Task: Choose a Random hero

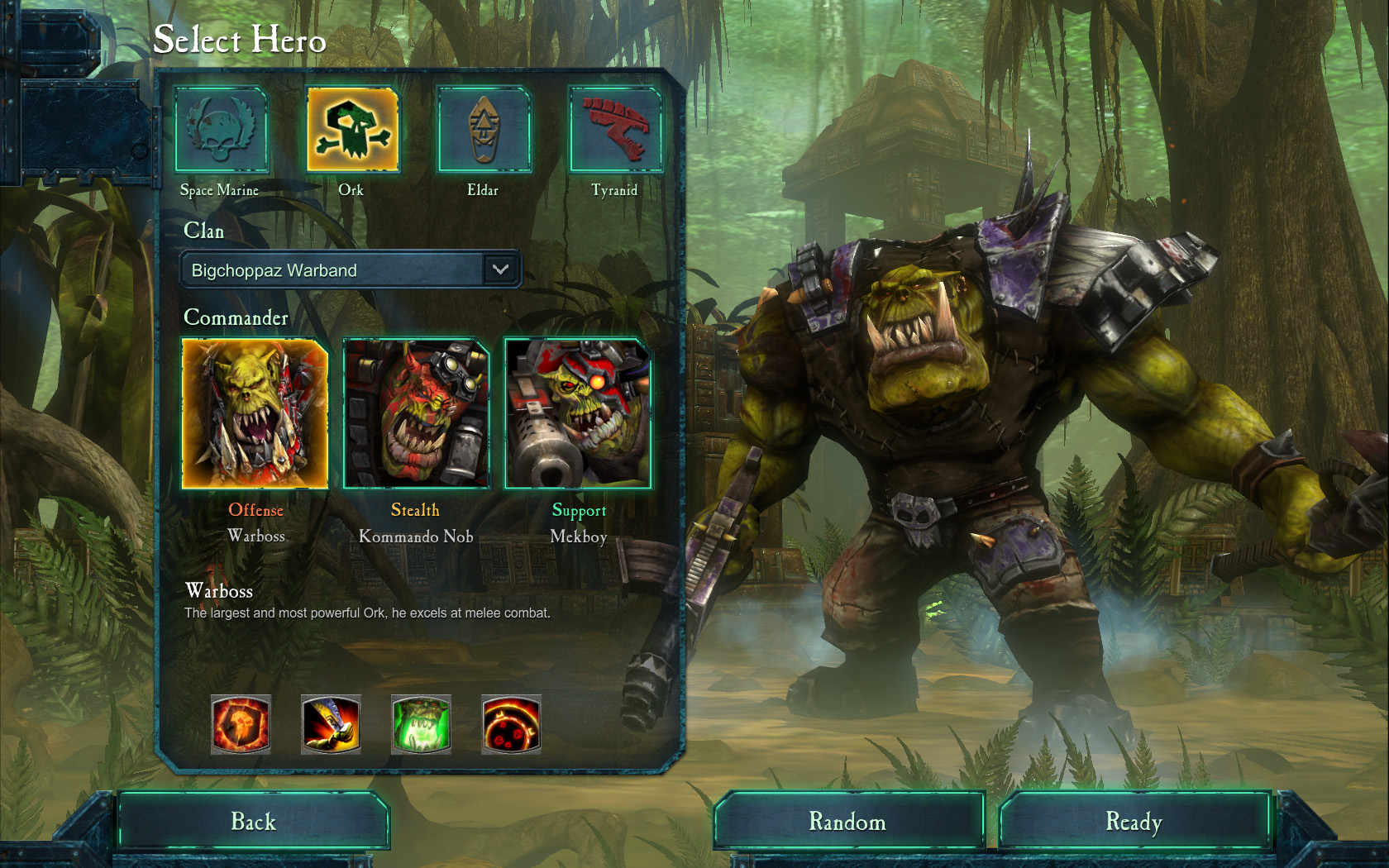Action: click(847, 821)
